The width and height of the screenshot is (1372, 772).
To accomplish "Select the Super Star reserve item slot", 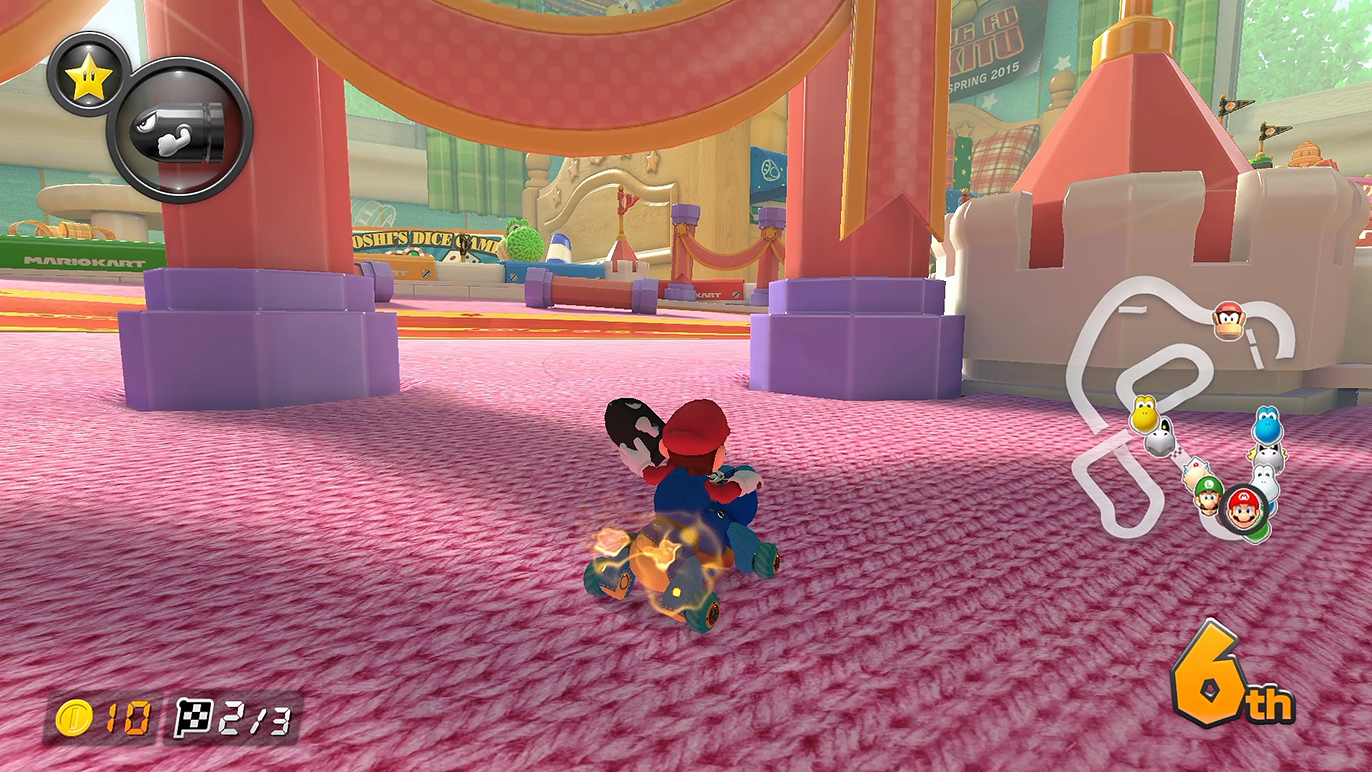I will pyautogui.click(x=87, y=74).
